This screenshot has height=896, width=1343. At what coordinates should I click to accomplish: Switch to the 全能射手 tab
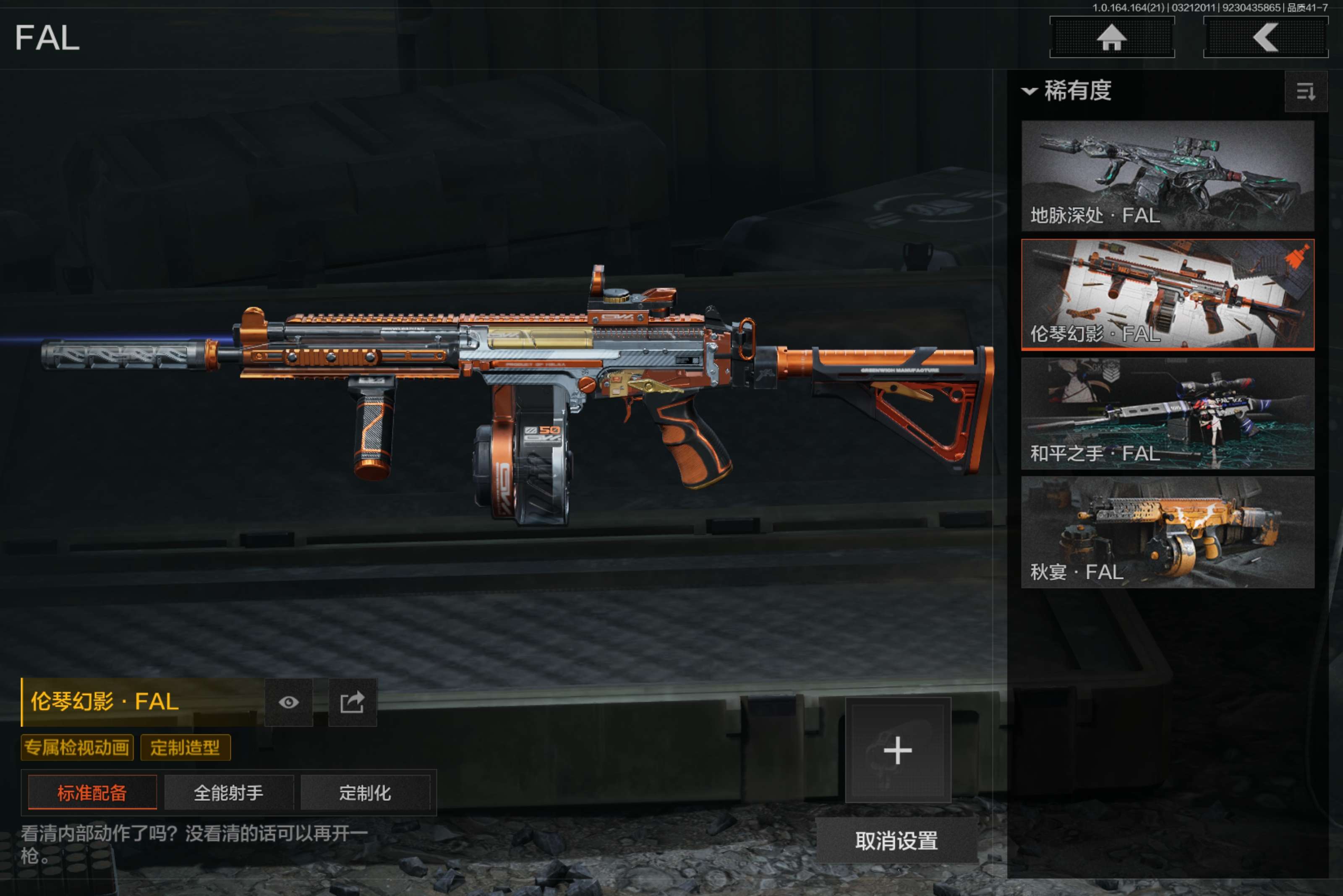coord(229,792)
